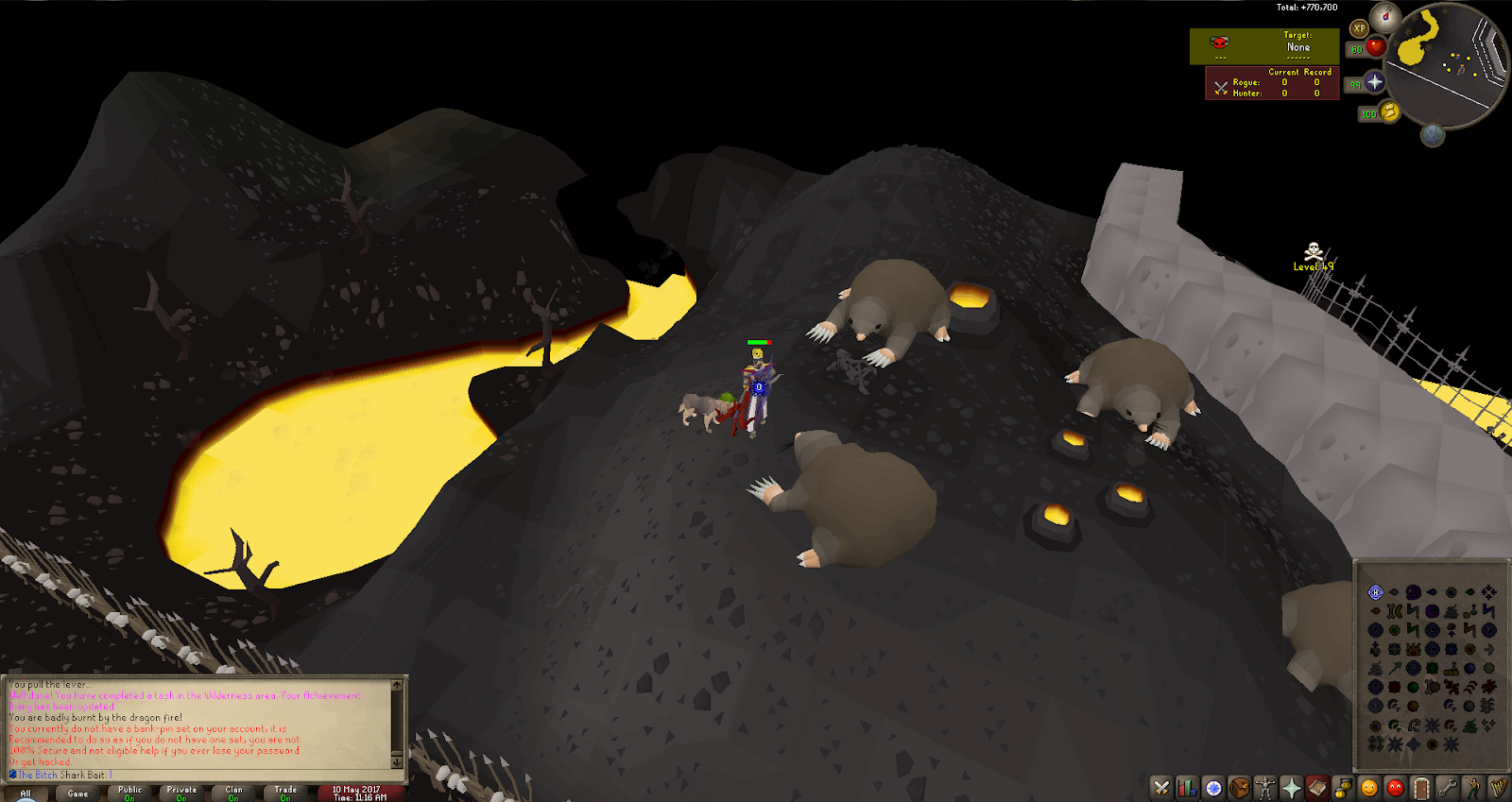
Task: Select the Magic spellbook tab
Action: 1317,788
